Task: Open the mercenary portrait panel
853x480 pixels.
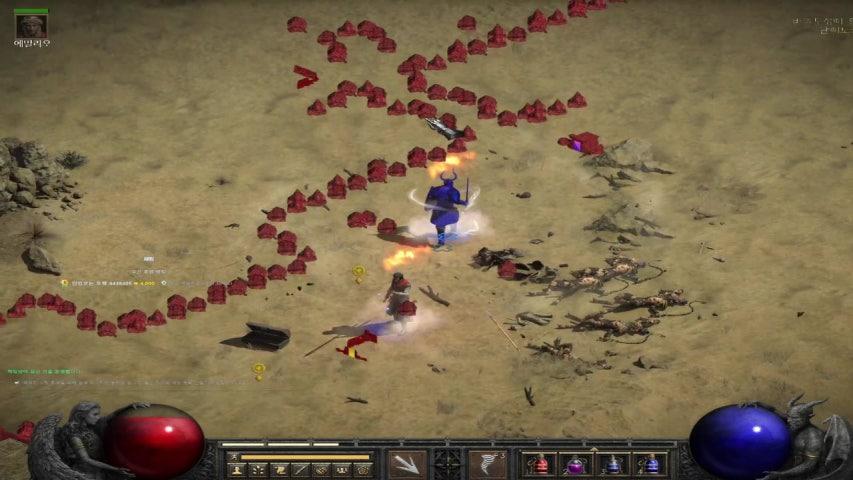Action: pyautogui.click(x=32, y=26)
